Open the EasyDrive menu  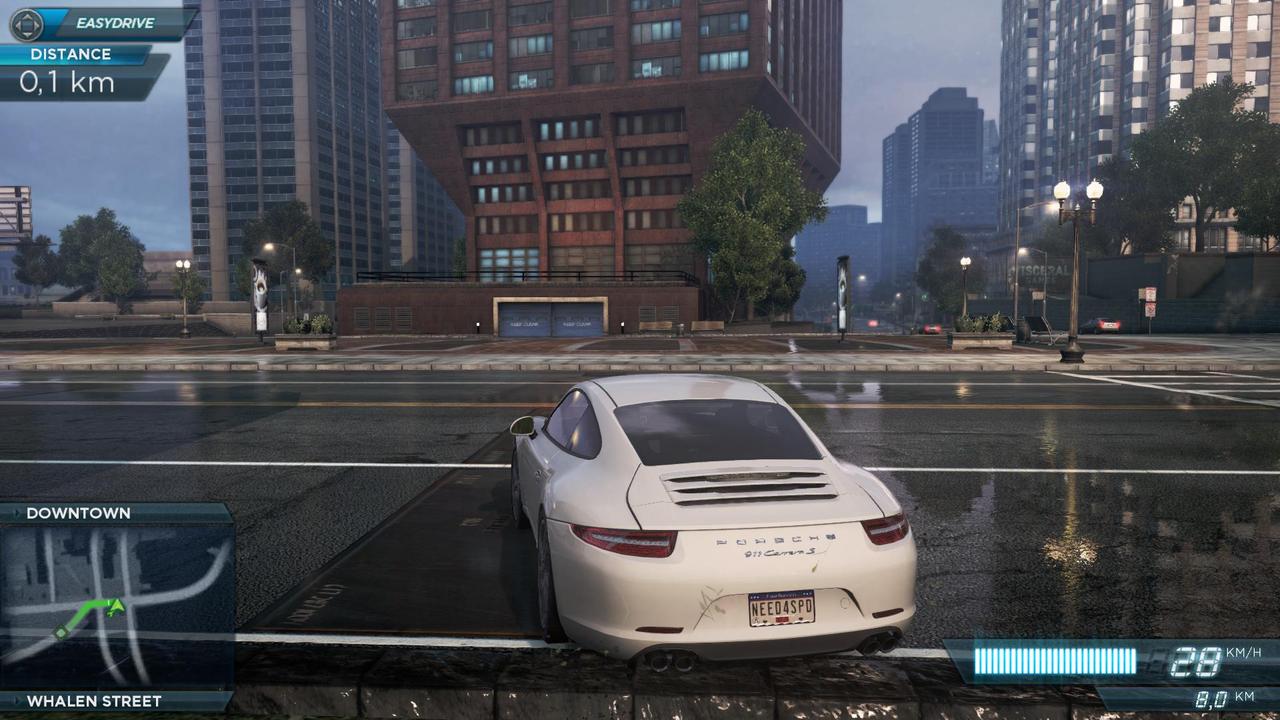tap(98, 20)
